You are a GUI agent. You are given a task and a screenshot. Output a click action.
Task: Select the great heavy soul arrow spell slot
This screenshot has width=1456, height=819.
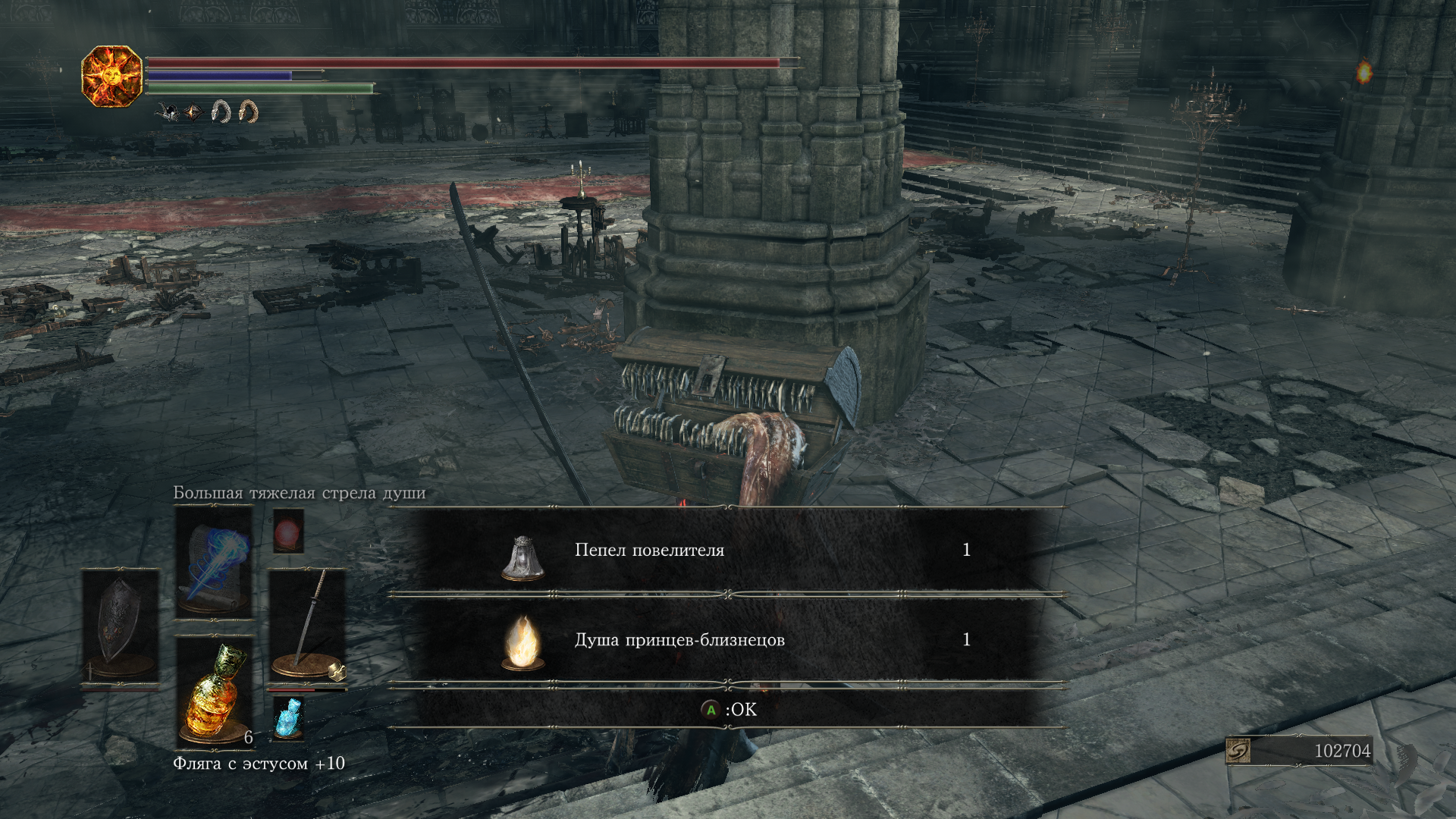[x=214, y=563]
